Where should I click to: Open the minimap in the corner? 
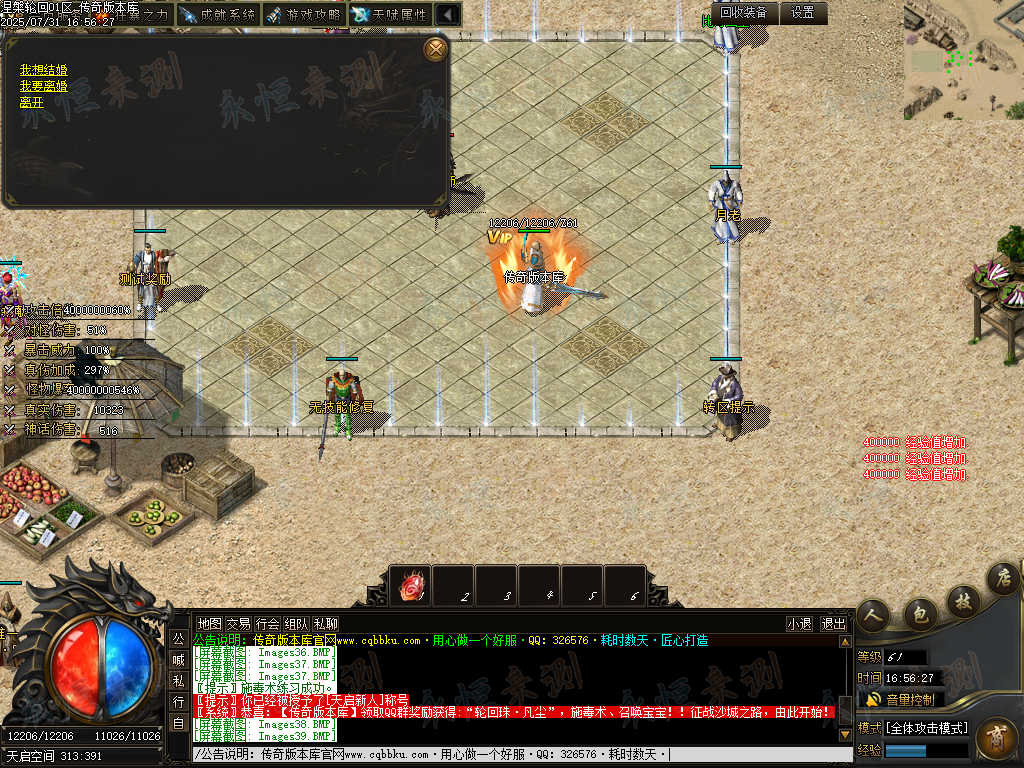(963, 60)
